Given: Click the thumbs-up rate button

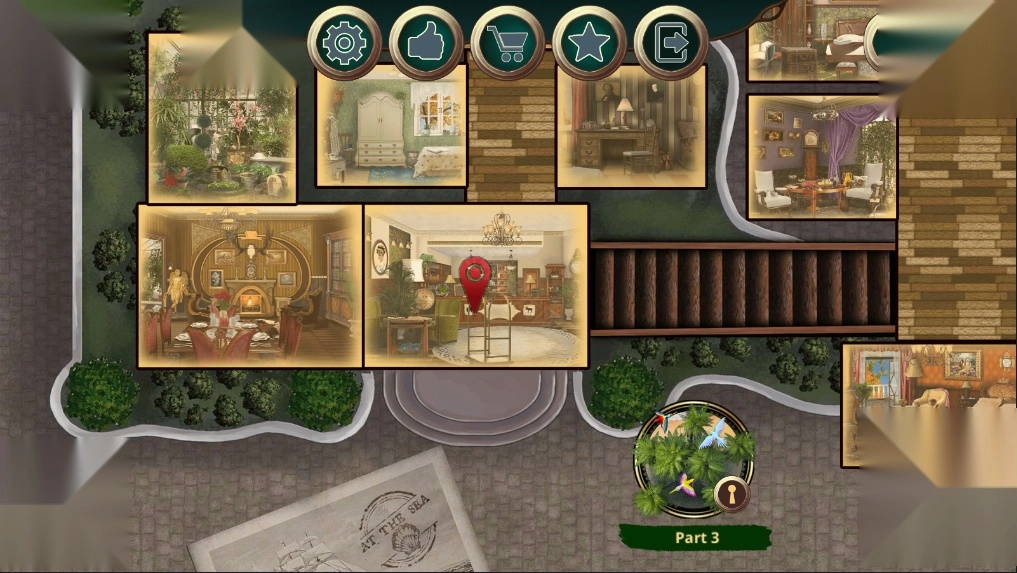Looking at the screenshot, I should pos(426,43).
